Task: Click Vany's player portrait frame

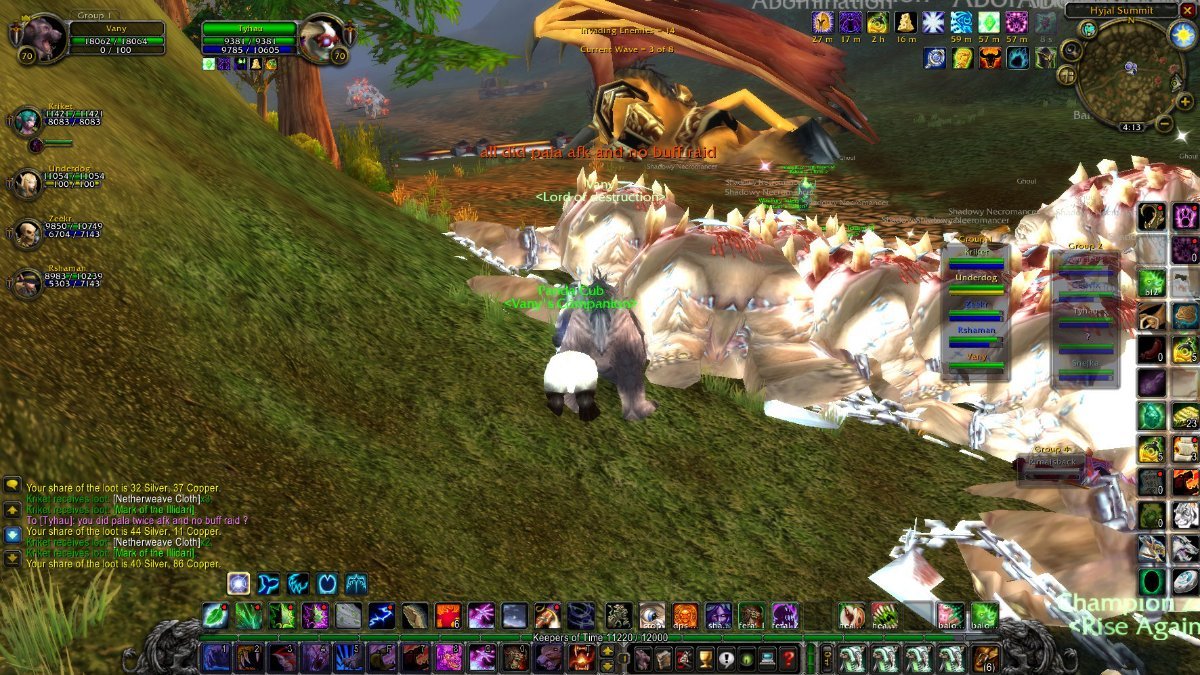Action: (38, 35)
